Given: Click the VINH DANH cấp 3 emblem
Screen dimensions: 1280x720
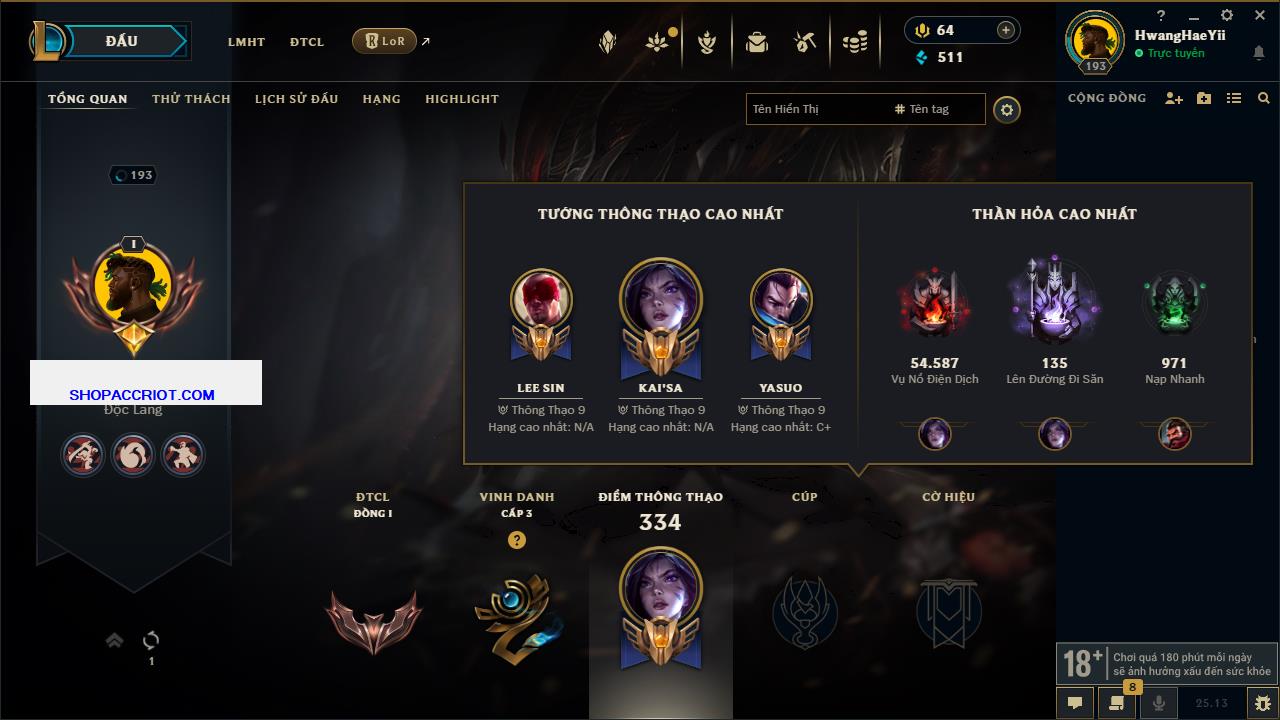Looking at the screenshot, I should [x=517, y=615].
